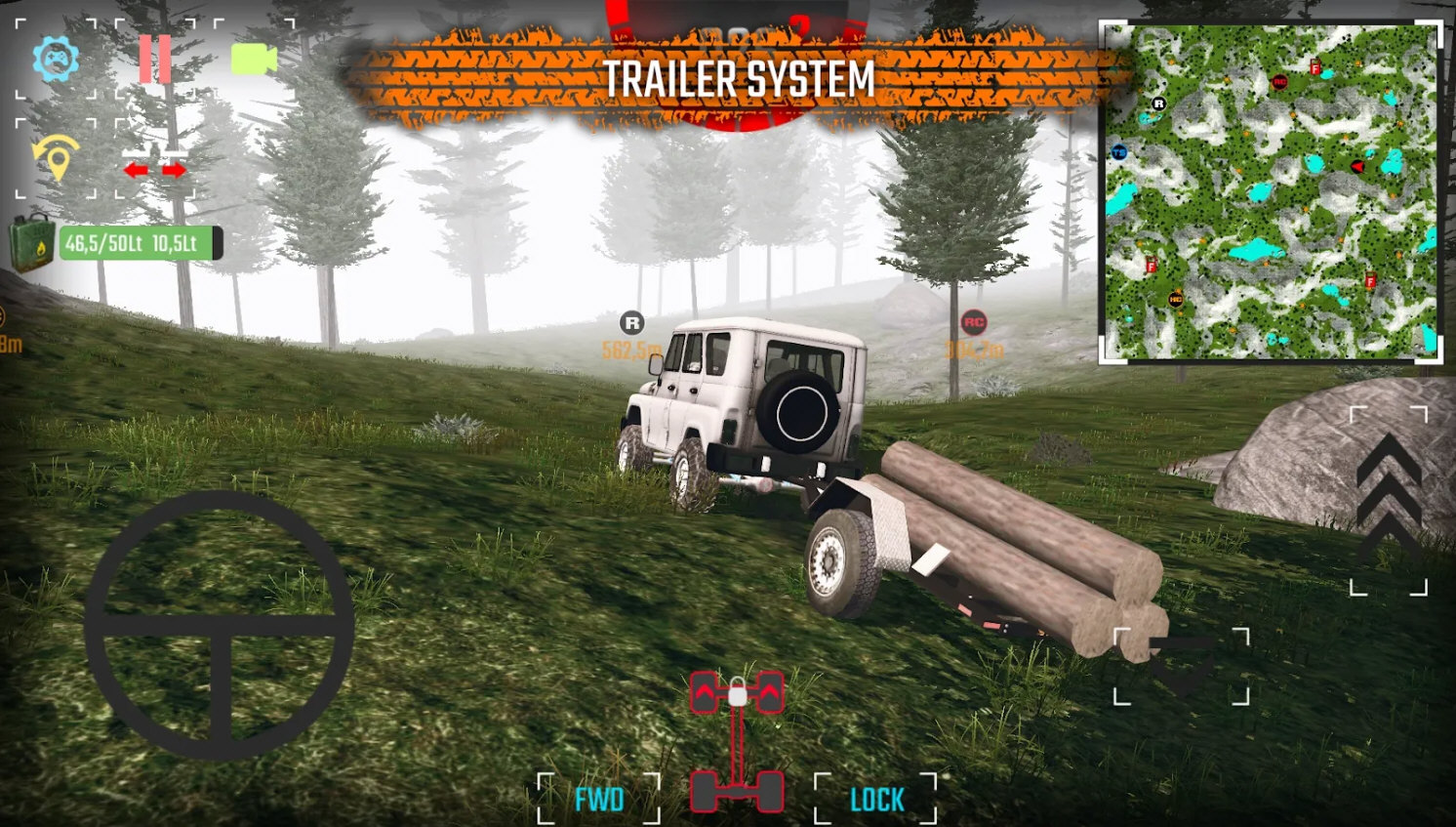Tap the red drivetrain axle diagram
1456x827 pixels.
[x=737, y=742]
